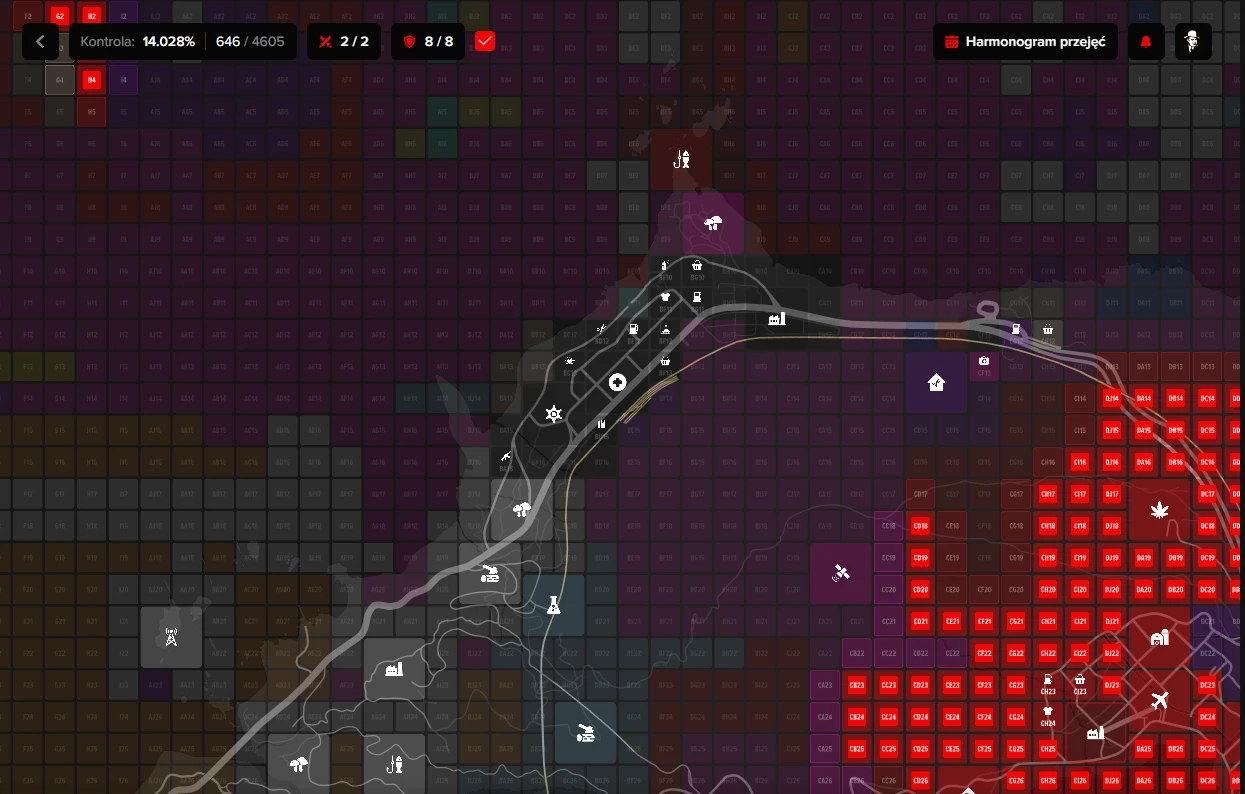Select the satellite dish zone marker
The width and height of the screenshot is (1245, 794).
pyautogui.click(x=840, y=573)
